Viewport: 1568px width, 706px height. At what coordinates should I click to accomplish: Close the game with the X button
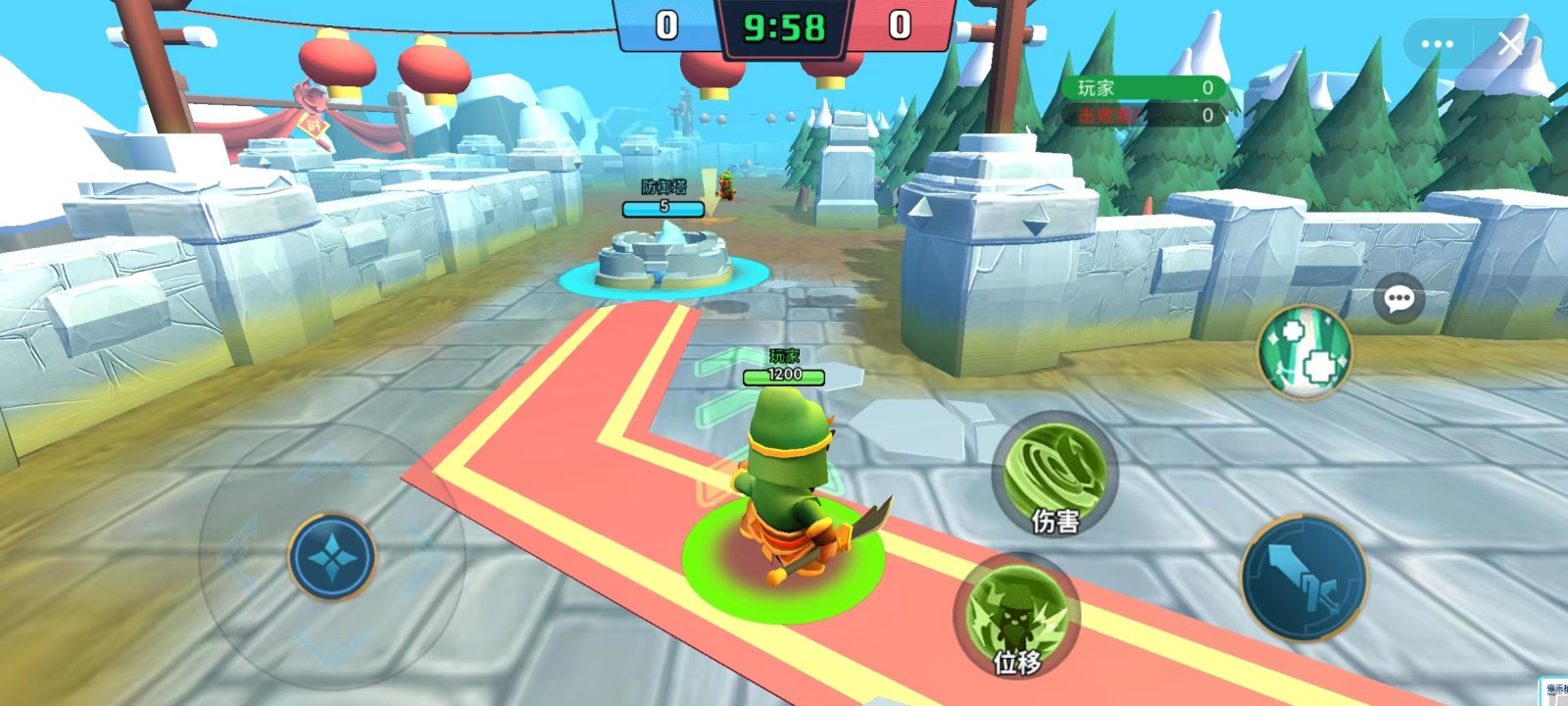pos(1510,43)
